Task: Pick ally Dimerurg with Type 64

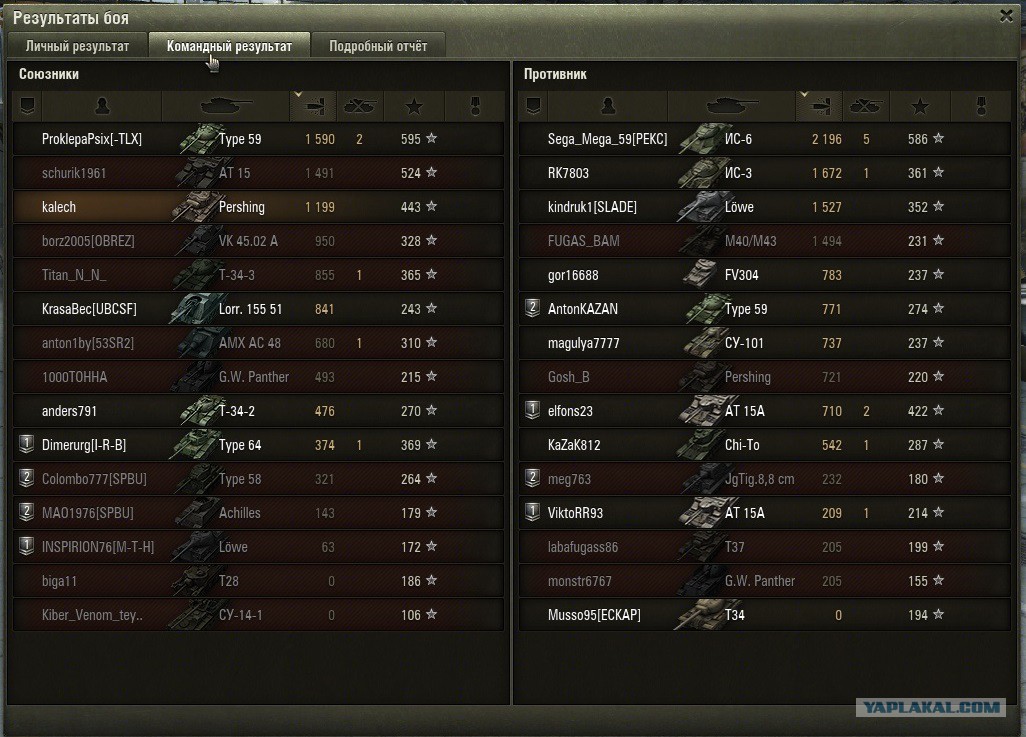Action: point(84,445)
